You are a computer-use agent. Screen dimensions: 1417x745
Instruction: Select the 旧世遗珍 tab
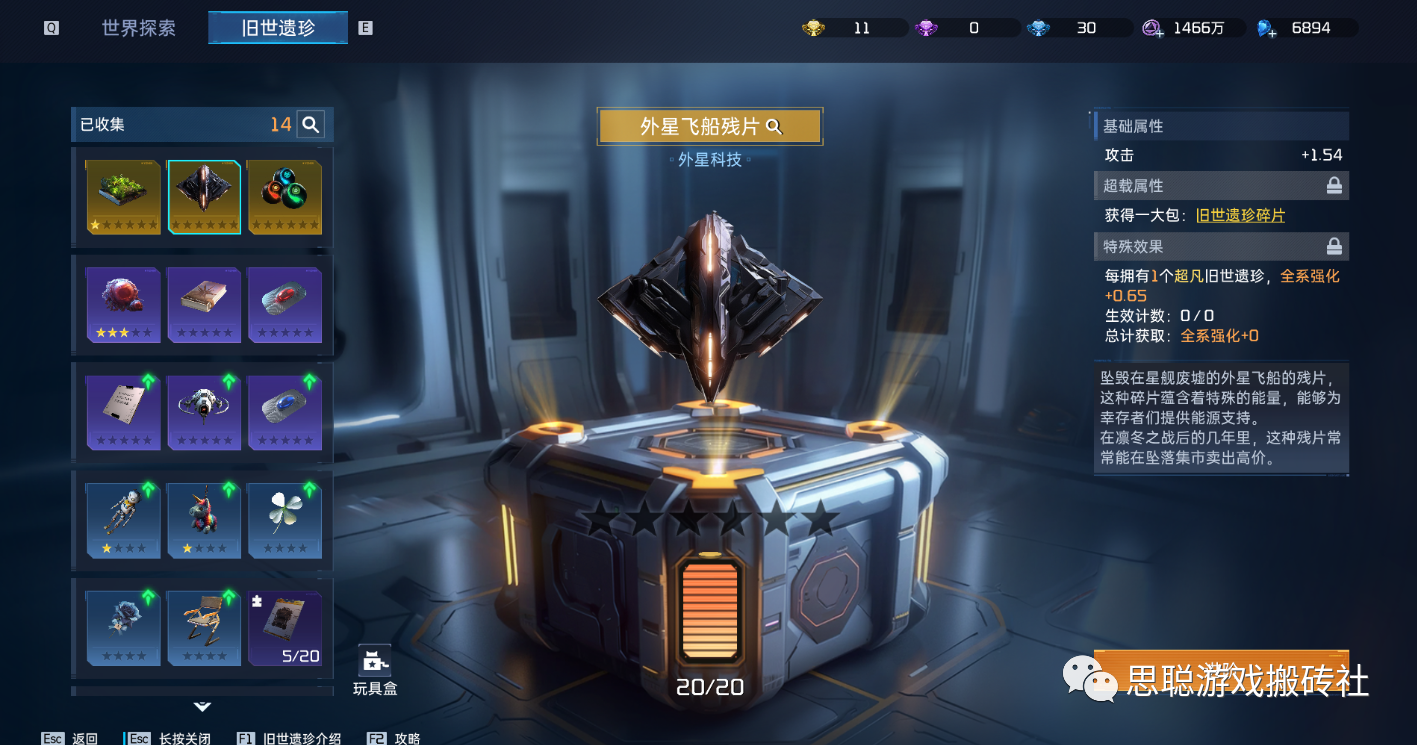coord(278,28)
